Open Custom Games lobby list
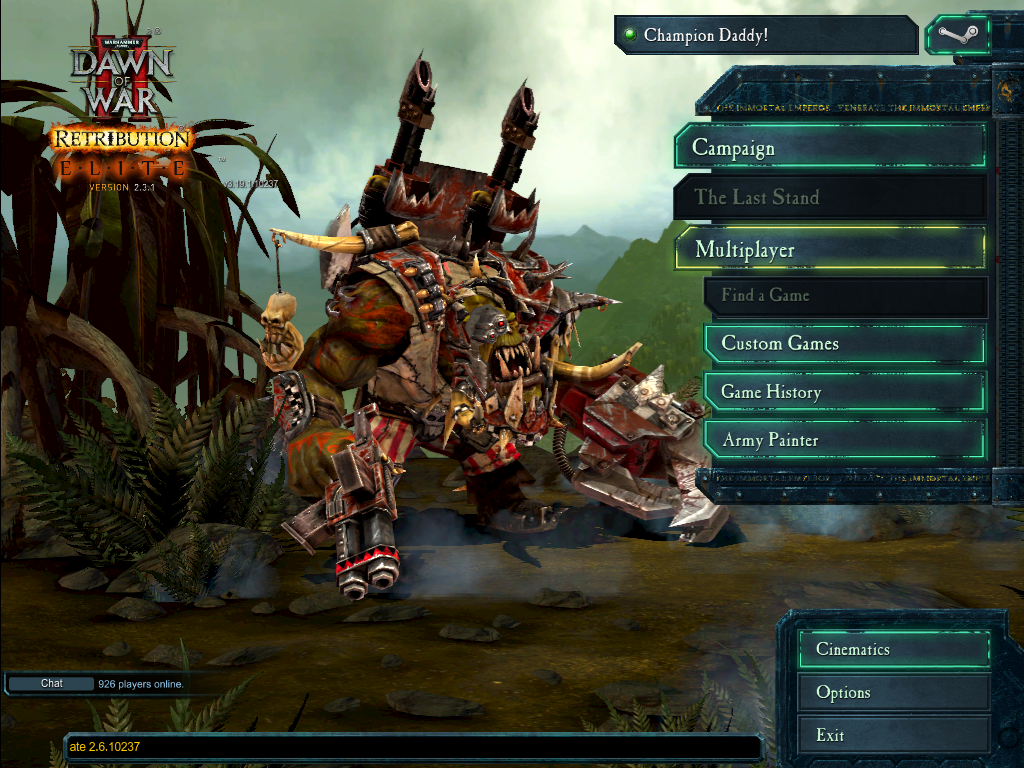The image size is (1024, 768). 845,344
